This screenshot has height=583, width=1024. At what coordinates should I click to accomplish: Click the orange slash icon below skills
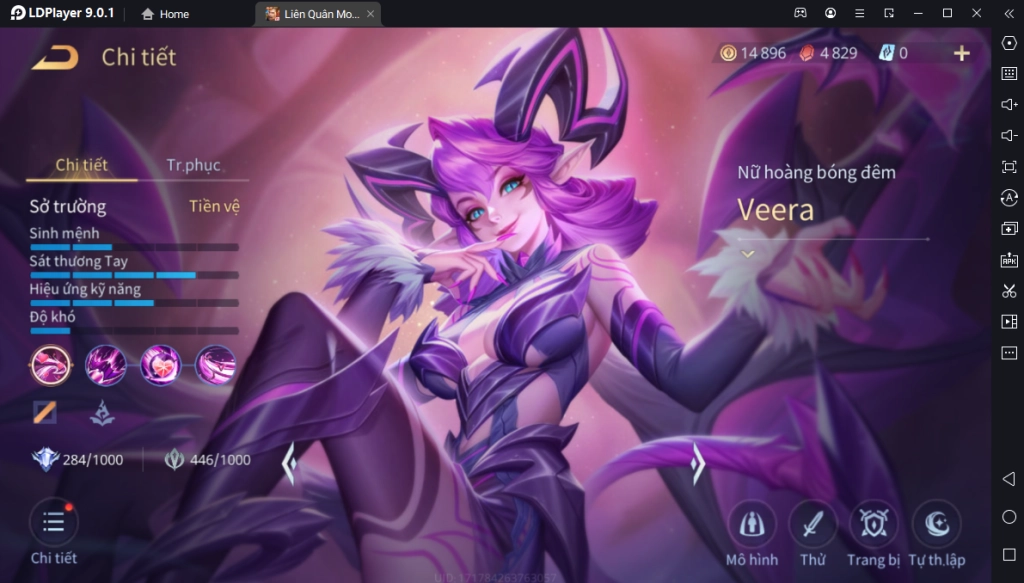[x=45, y=411]
